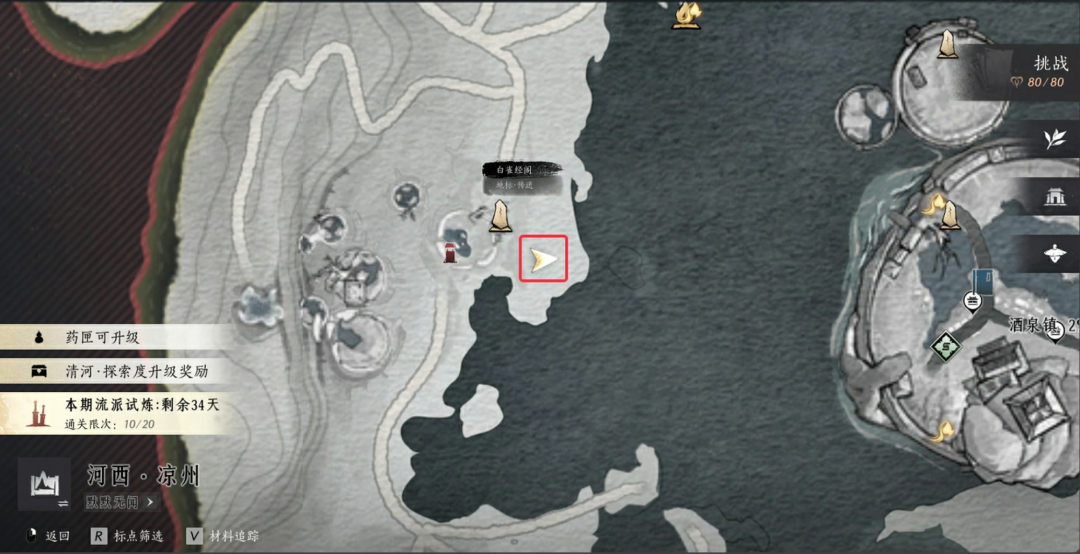Click 标点筛选 marker filter

click(127, 537)
